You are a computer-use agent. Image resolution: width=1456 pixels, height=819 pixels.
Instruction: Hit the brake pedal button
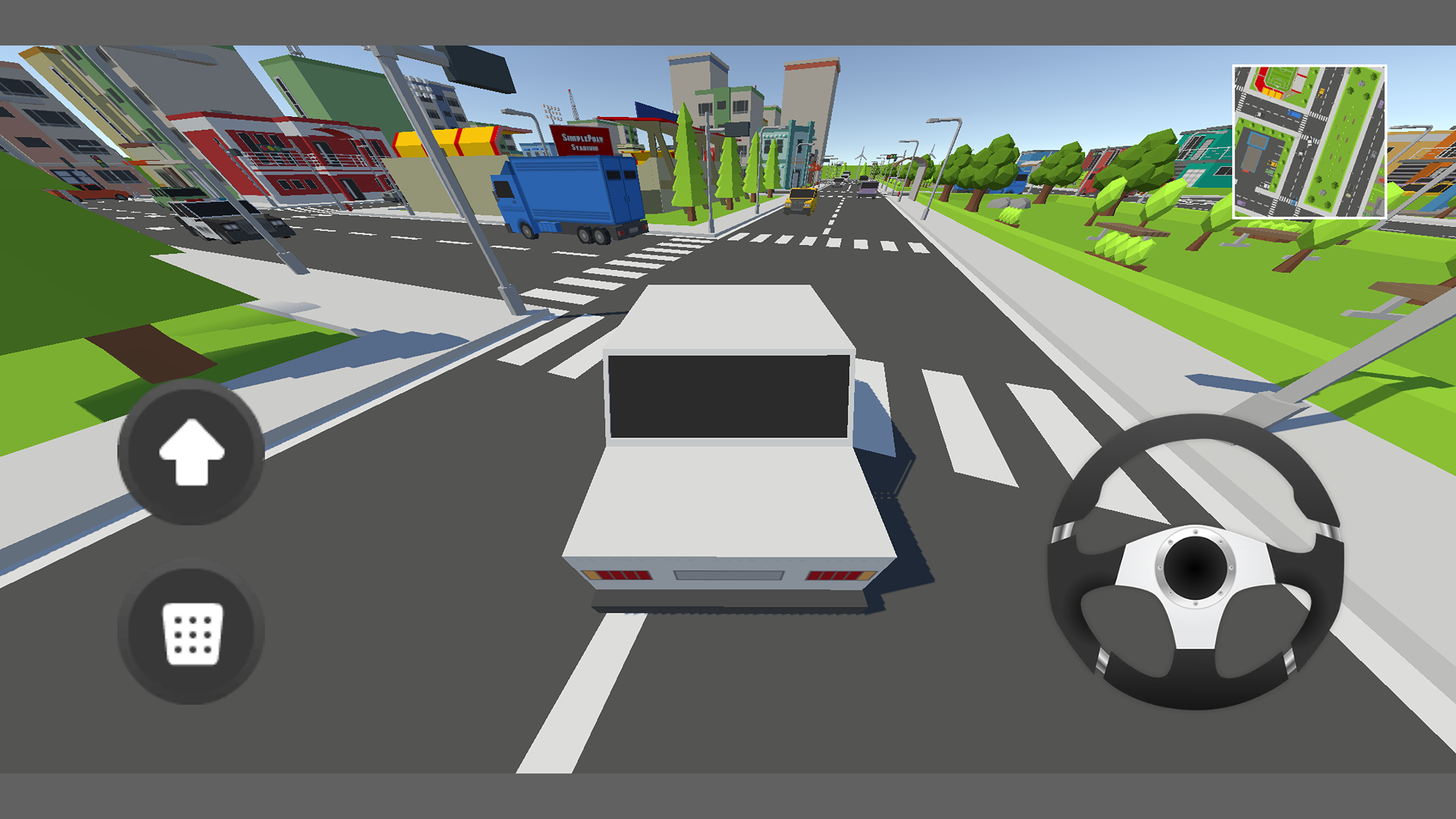click(191, 632)
